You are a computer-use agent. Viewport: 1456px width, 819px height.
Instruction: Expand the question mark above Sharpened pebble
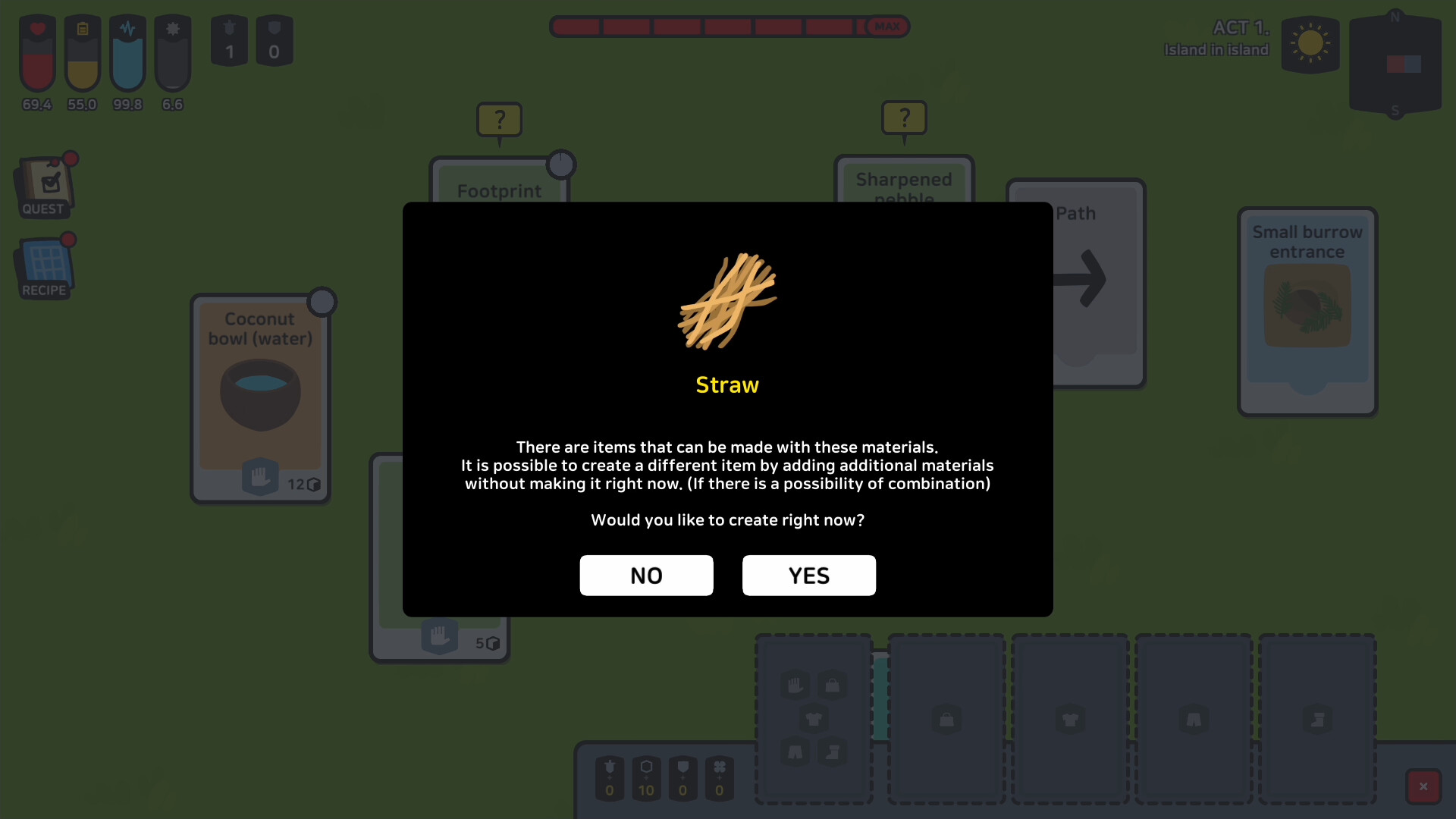(904, 118)
